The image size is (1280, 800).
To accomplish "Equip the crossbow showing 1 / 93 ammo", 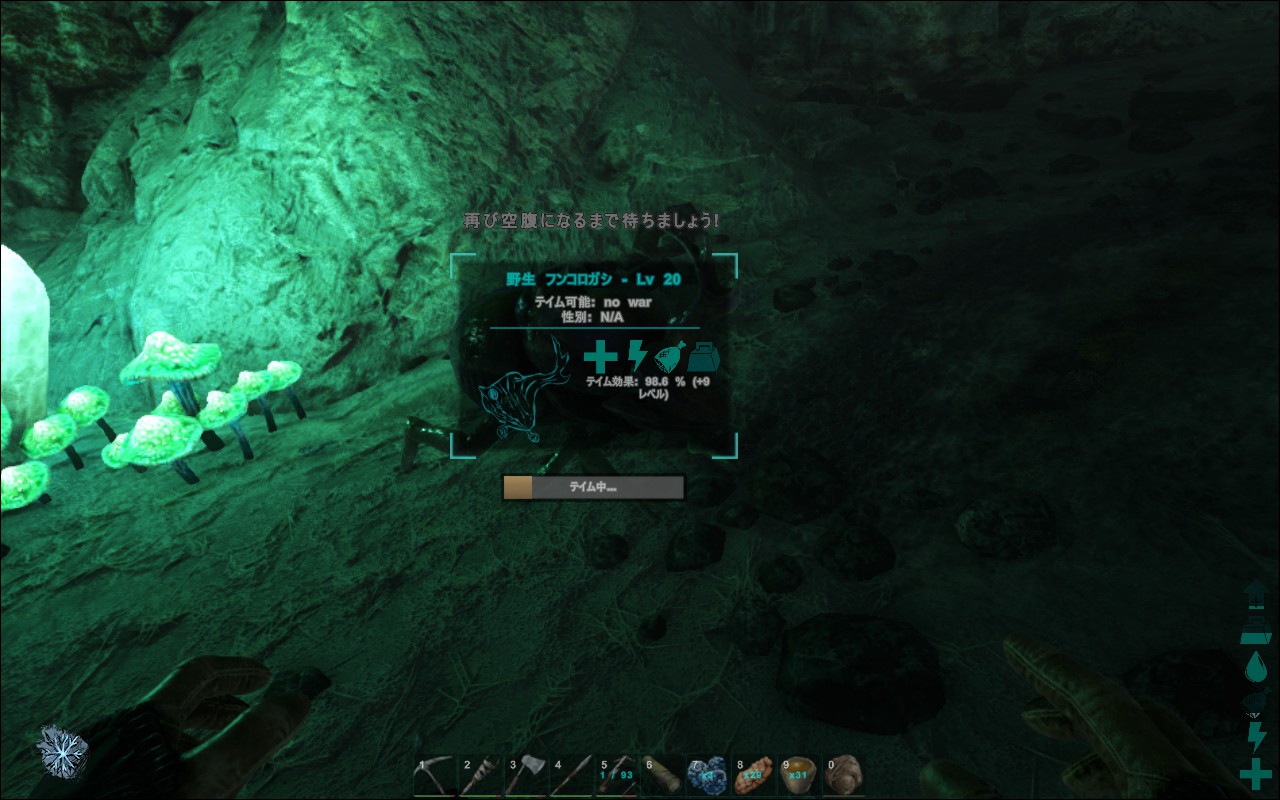I will [x=617, y=775].
